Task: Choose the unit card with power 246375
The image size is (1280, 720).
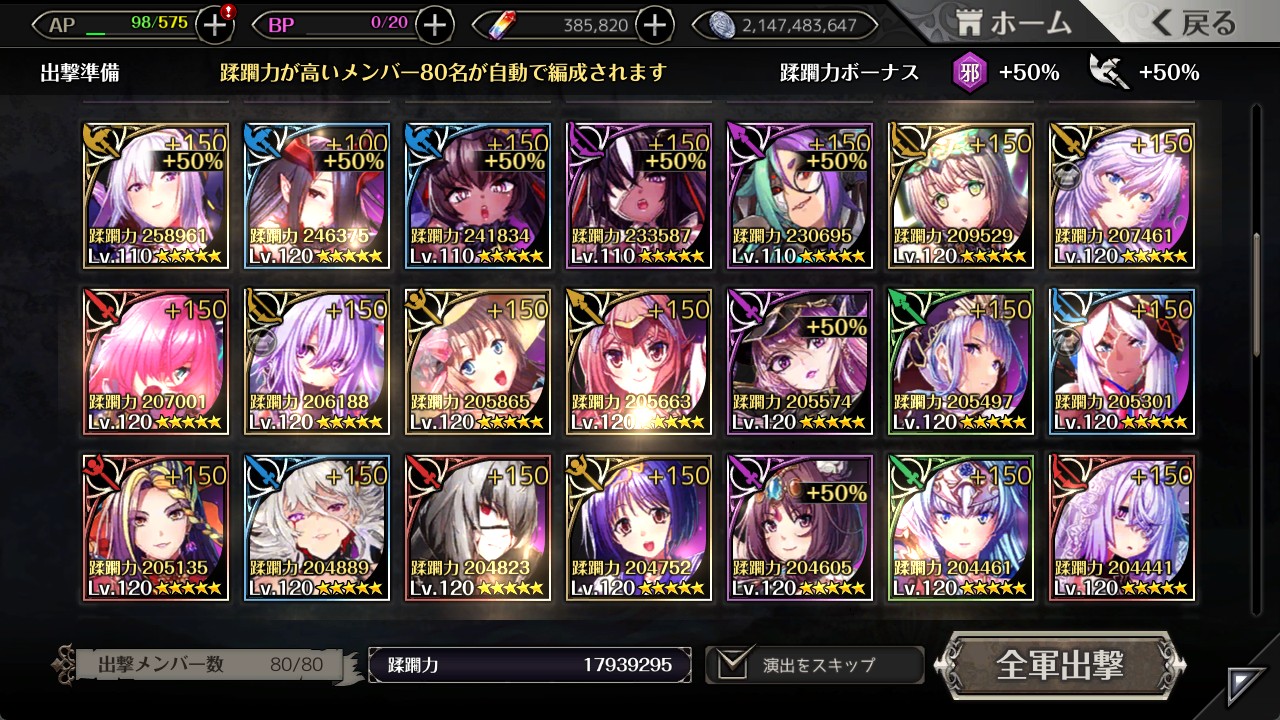Action: [316, 196]
